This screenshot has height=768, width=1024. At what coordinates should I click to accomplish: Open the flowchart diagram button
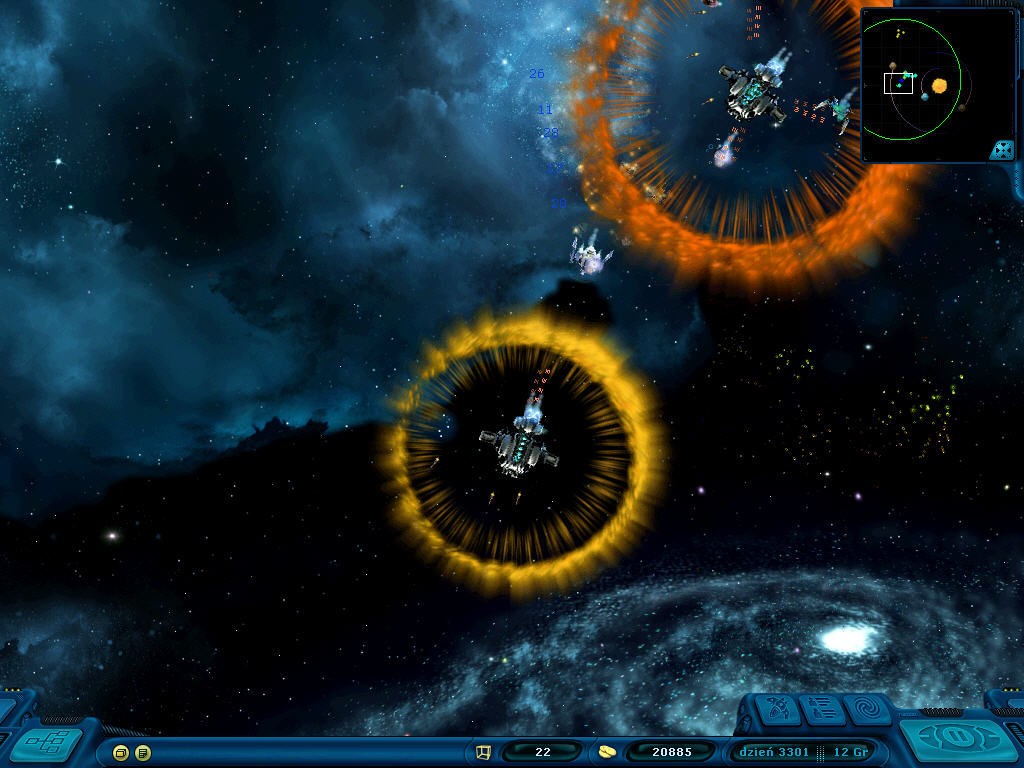[47, 743]
